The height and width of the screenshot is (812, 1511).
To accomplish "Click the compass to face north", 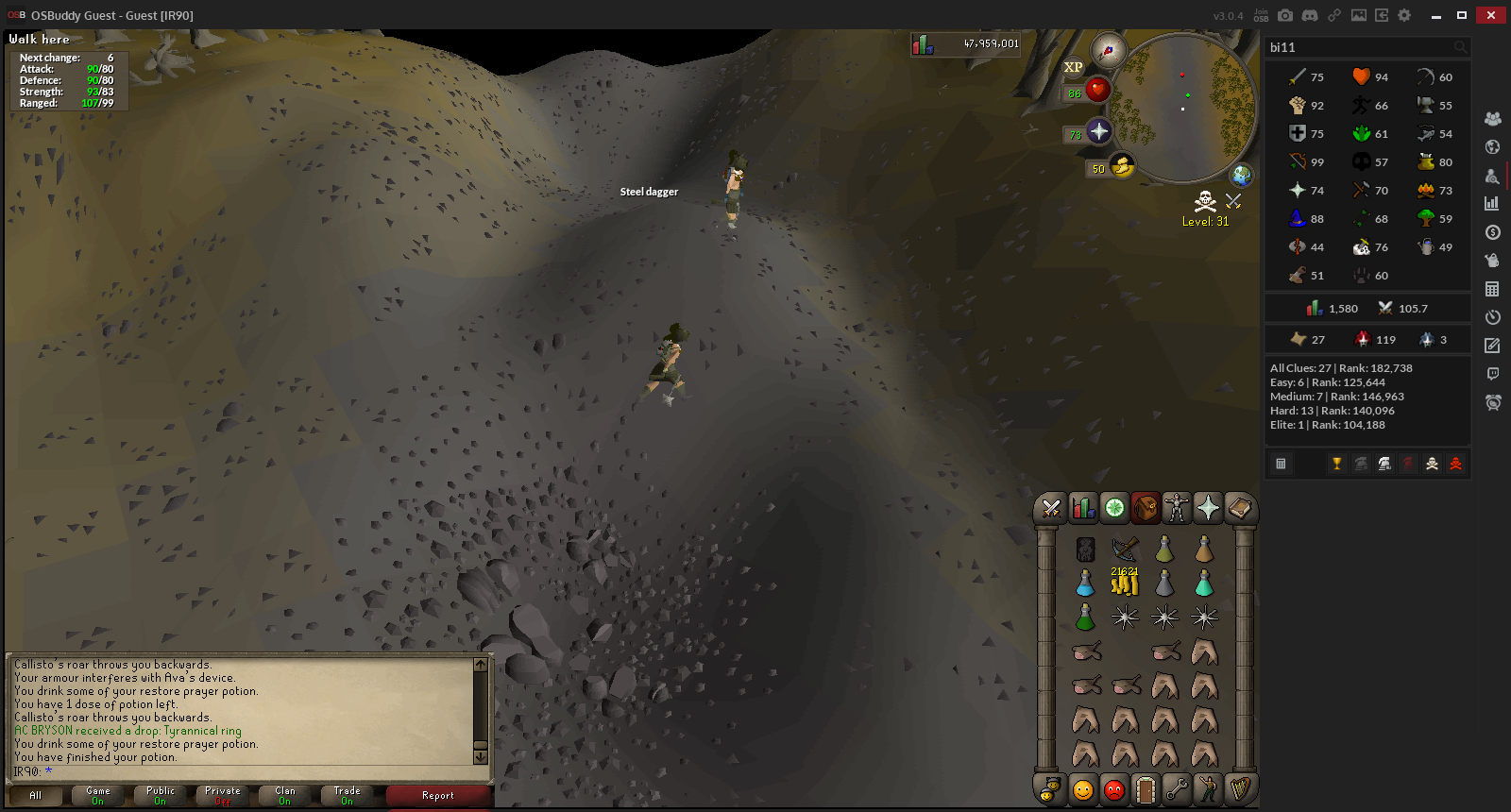I will (x=1108, y=50).
